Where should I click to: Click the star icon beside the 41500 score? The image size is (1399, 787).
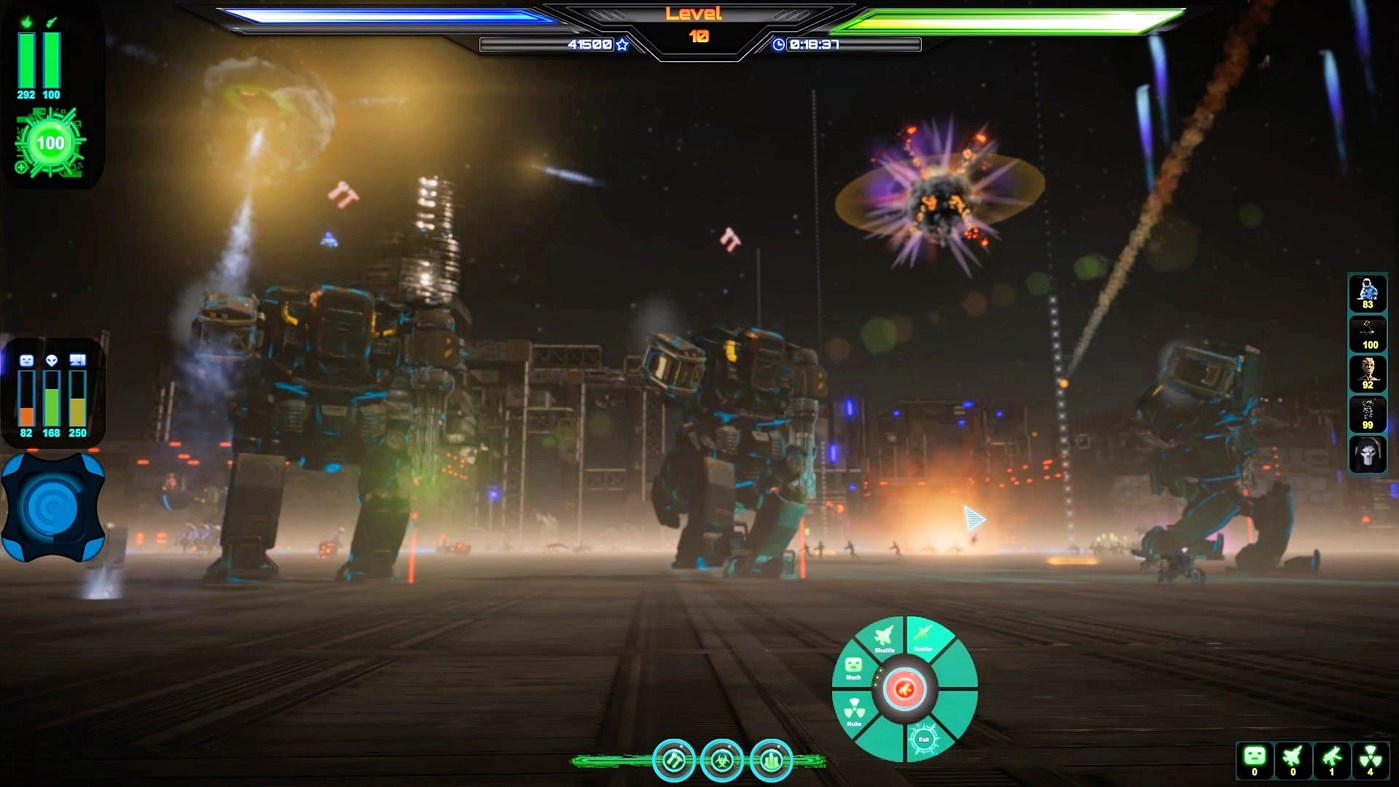click(x=622, y=44)
